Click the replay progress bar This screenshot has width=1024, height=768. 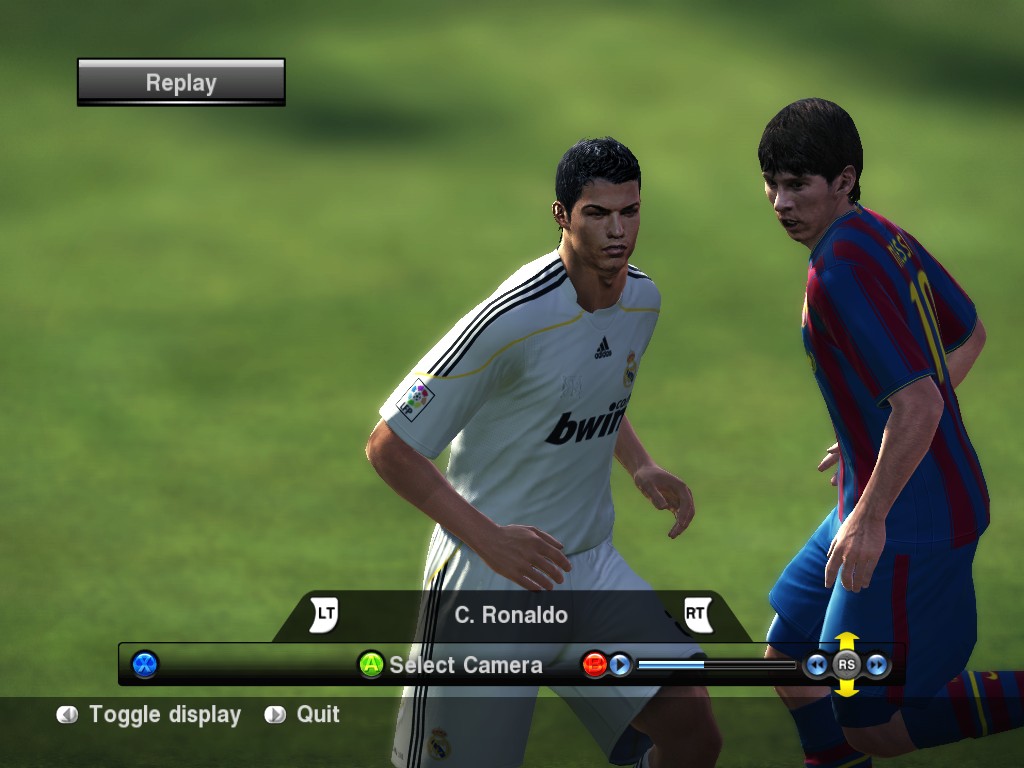point(716,664)
